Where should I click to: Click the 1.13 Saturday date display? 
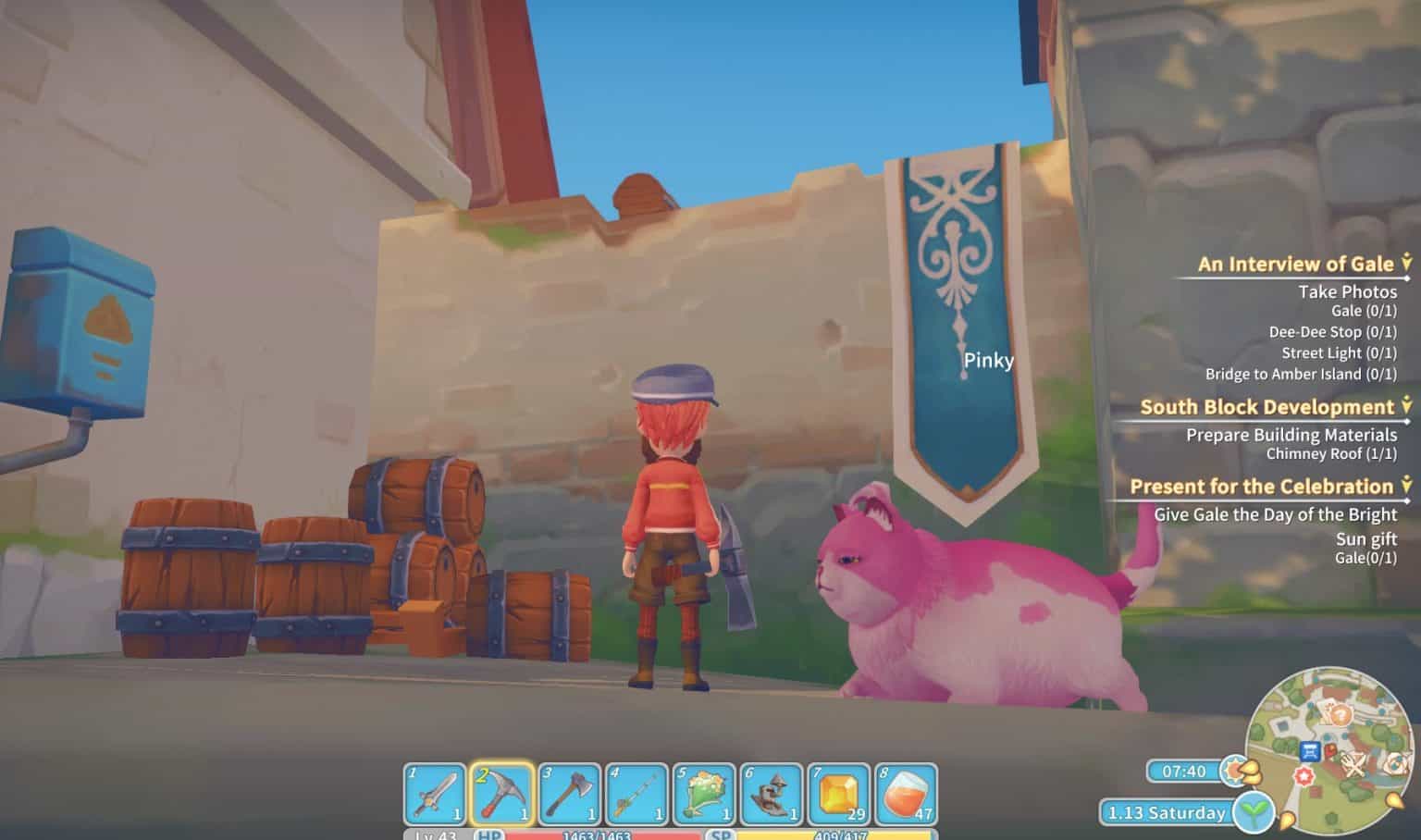point(1166,812)
